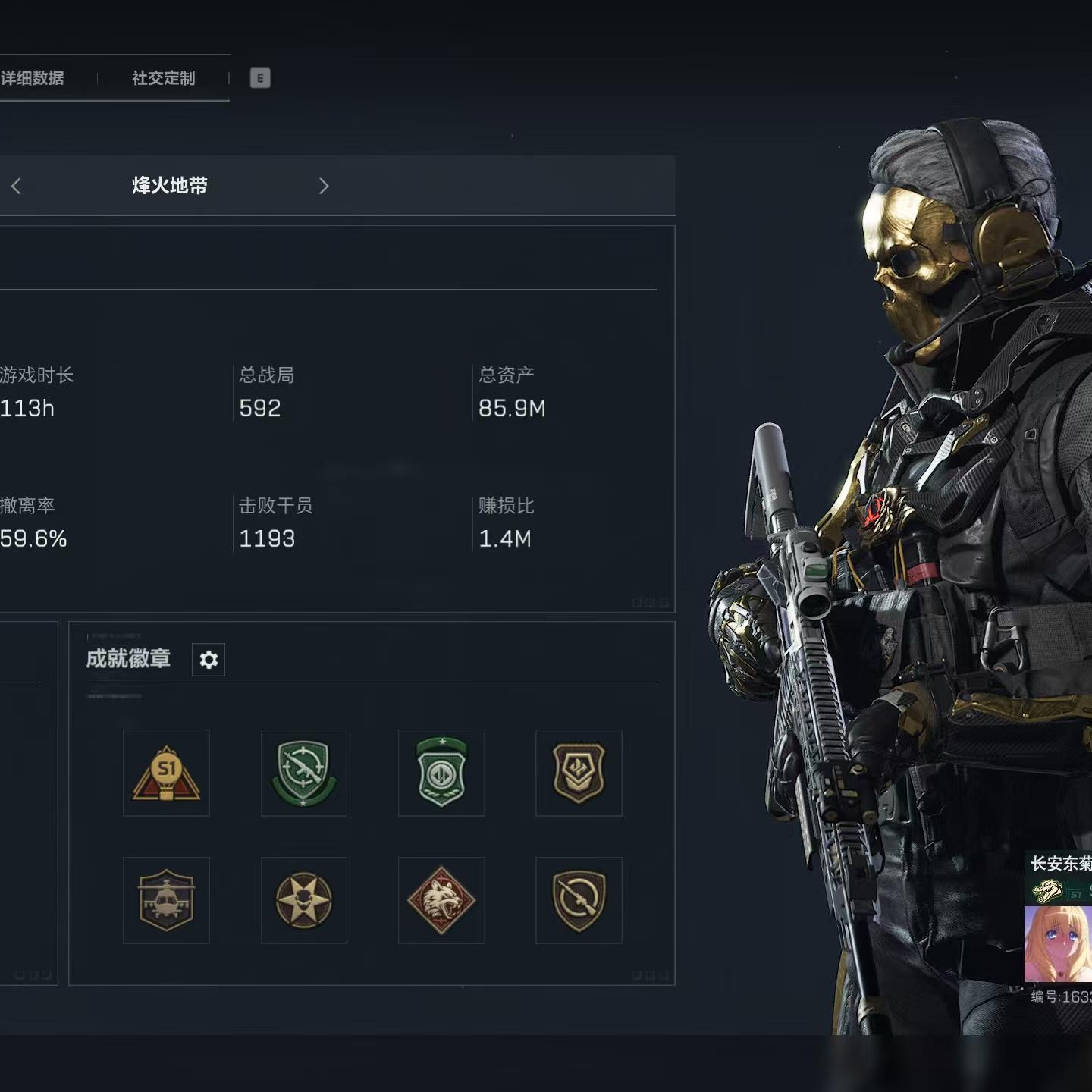This screenshot has width=1092, height=1092.
Task: Select the green star-topped emblem badge
Action: [x=441, y=773]
